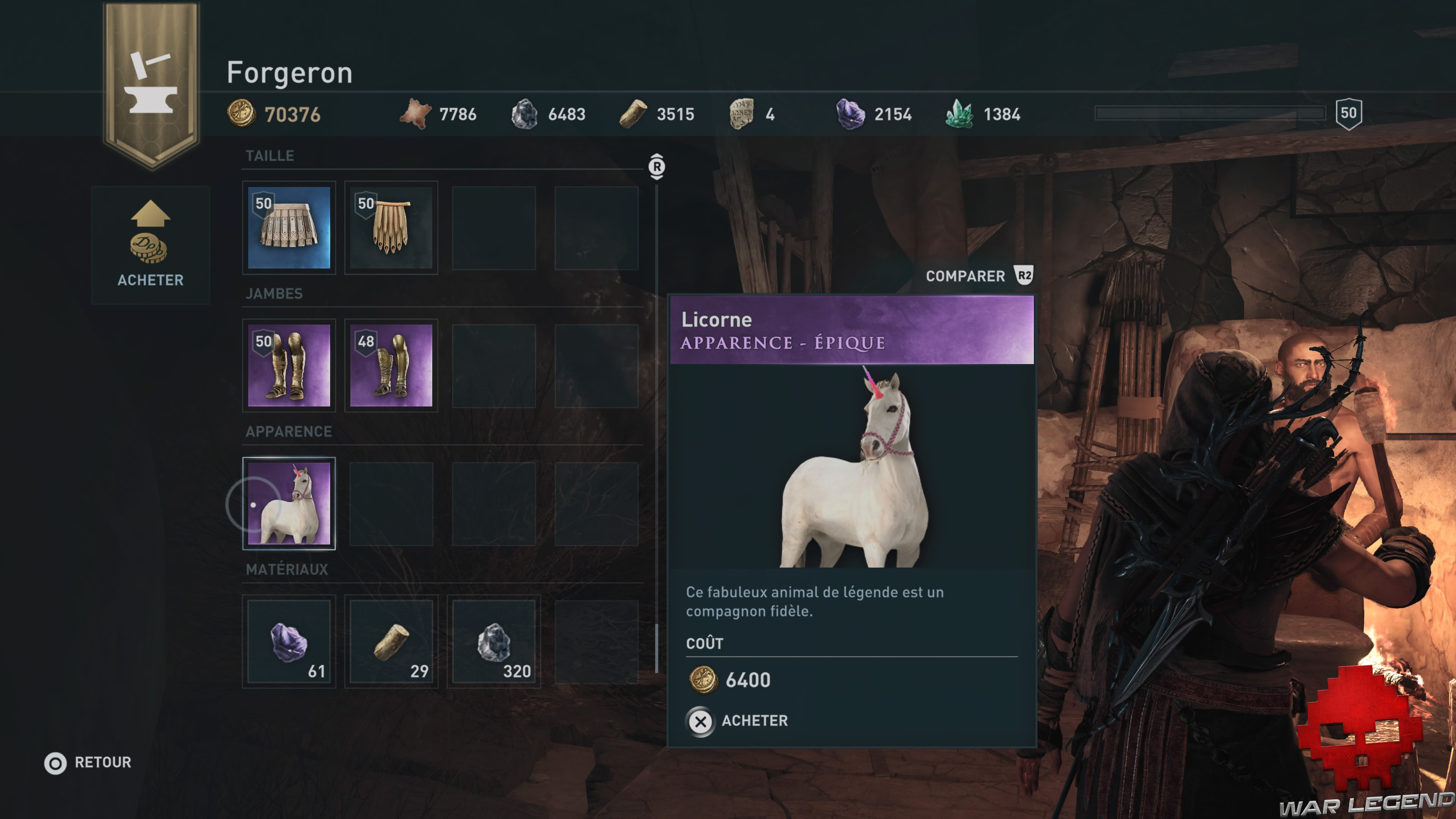
Task: Click the precious gems resource icon
Action: point(960,113)
